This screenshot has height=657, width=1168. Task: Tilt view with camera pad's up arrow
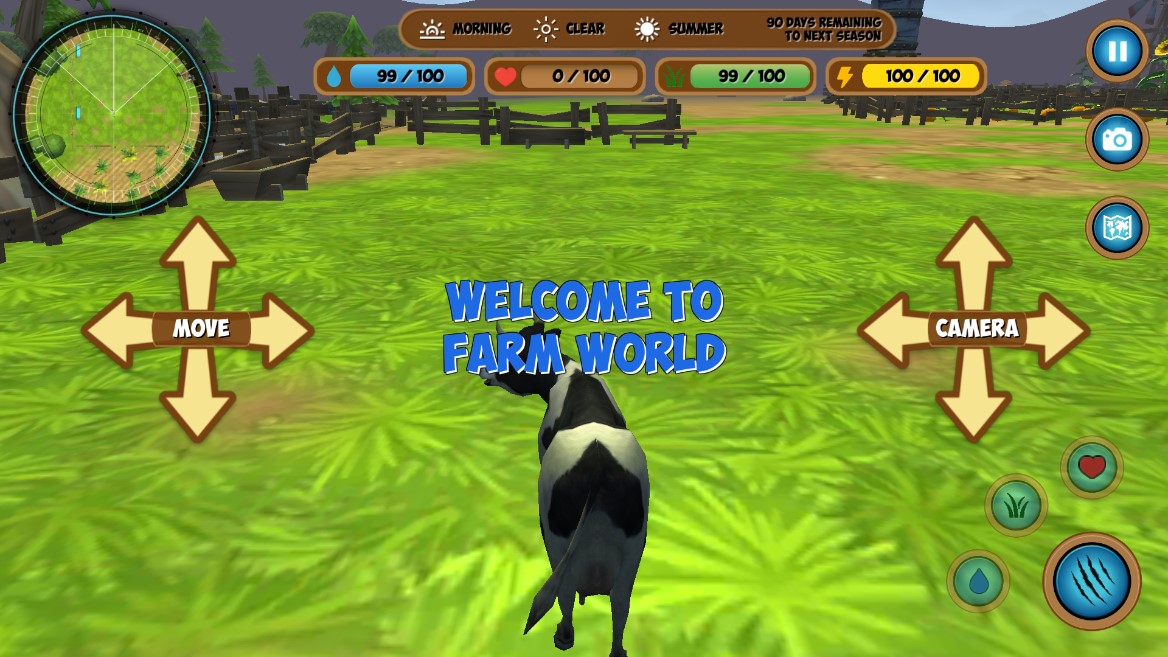point(974,258)
